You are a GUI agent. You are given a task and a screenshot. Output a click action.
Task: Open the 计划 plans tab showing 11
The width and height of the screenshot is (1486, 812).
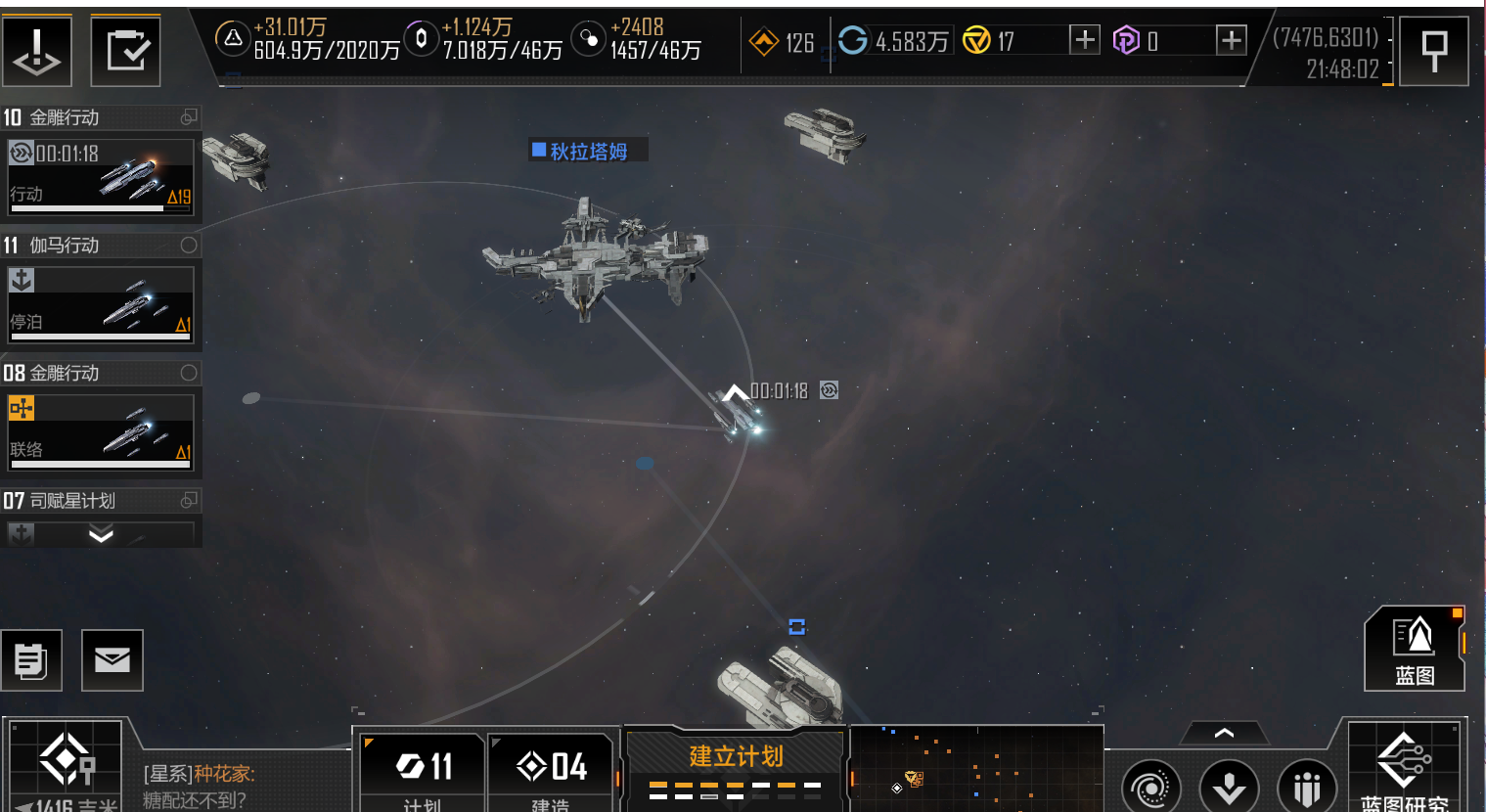pyautogui.click(x=424, y=773)
